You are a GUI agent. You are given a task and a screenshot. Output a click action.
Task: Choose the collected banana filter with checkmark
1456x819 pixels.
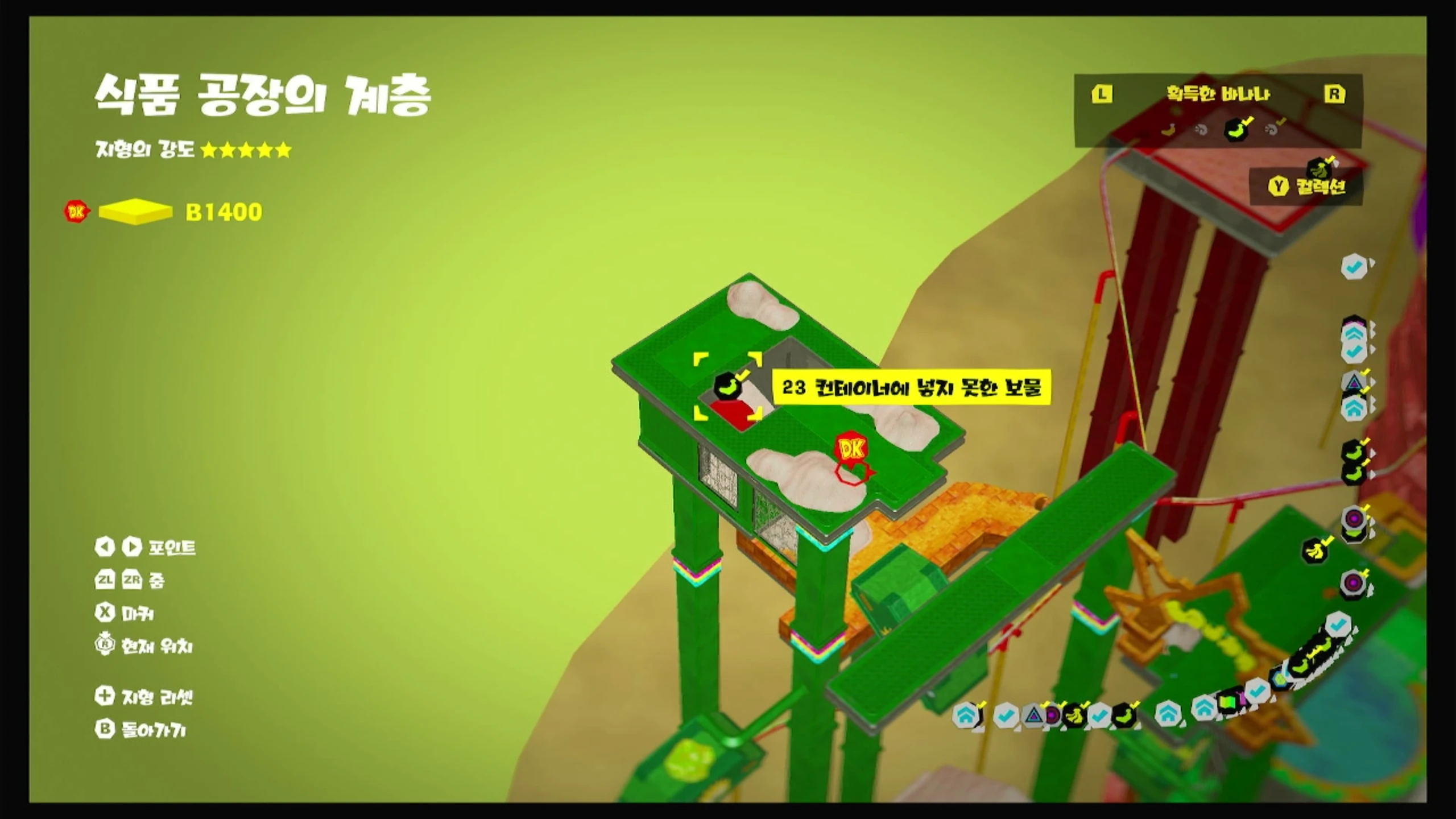(1237, 130)
